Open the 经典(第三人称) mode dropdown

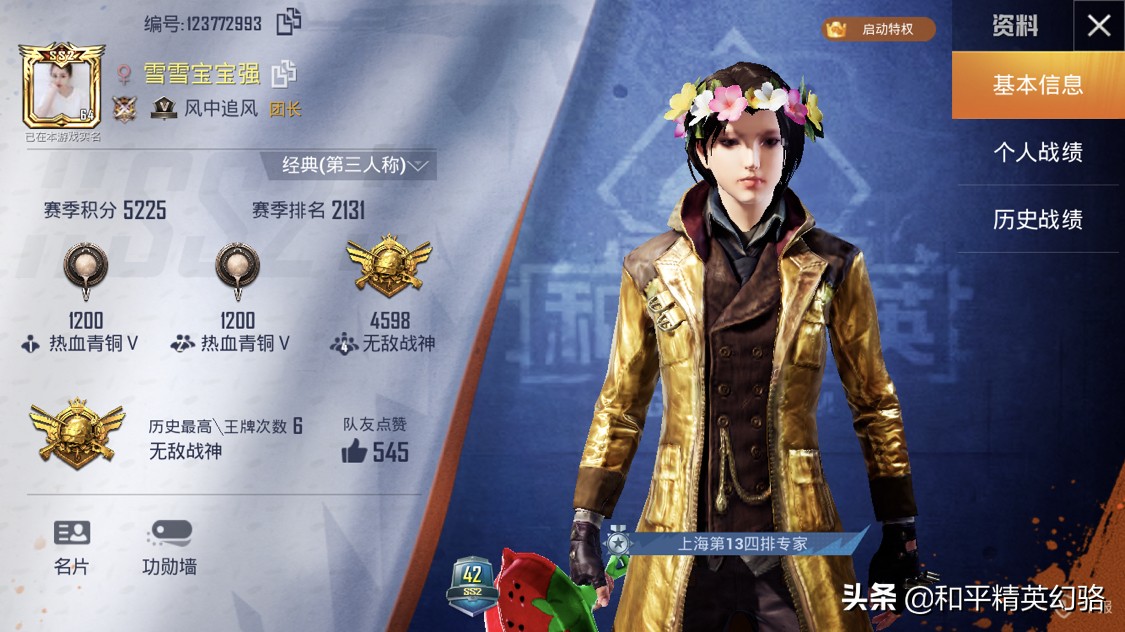click(348, 165)
